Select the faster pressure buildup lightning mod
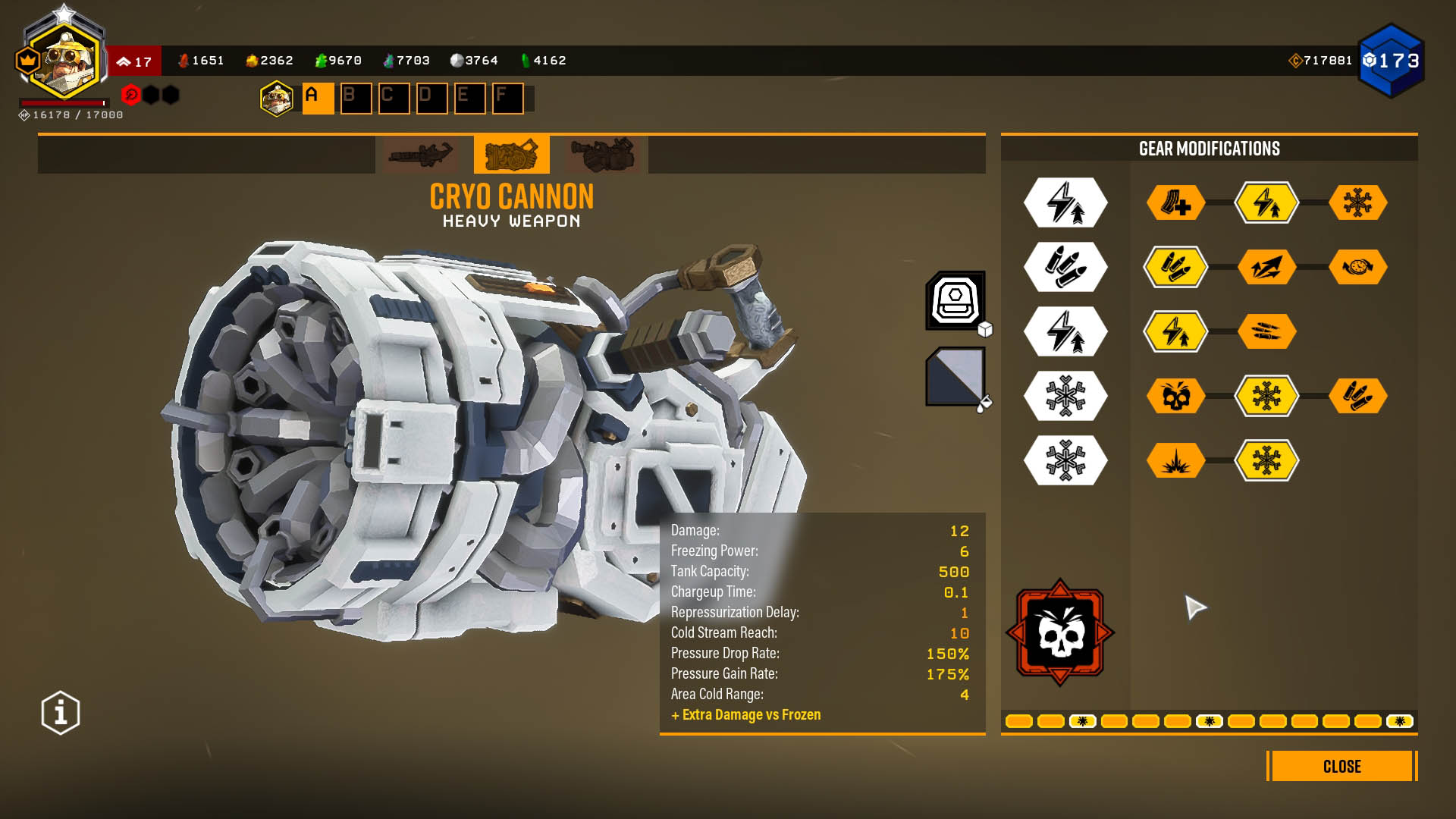Screen dimensions: 1456x819 coord(1267,203)
